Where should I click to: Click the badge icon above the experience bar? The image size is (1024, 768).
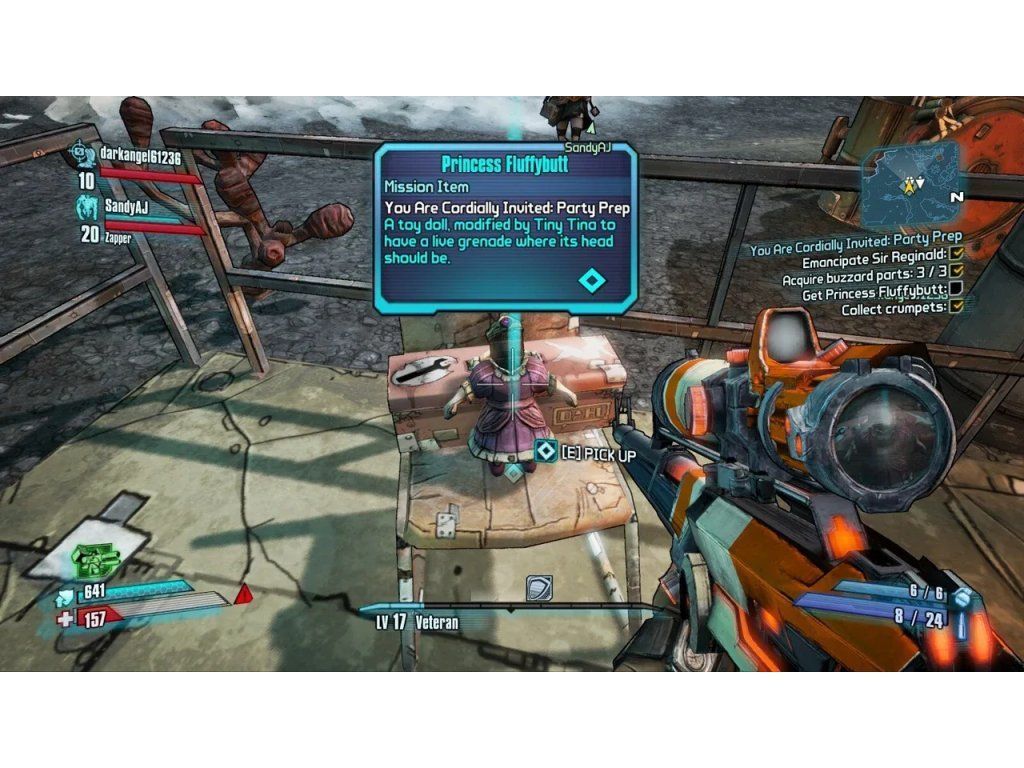pyautogui.click(x=539, y=588)
